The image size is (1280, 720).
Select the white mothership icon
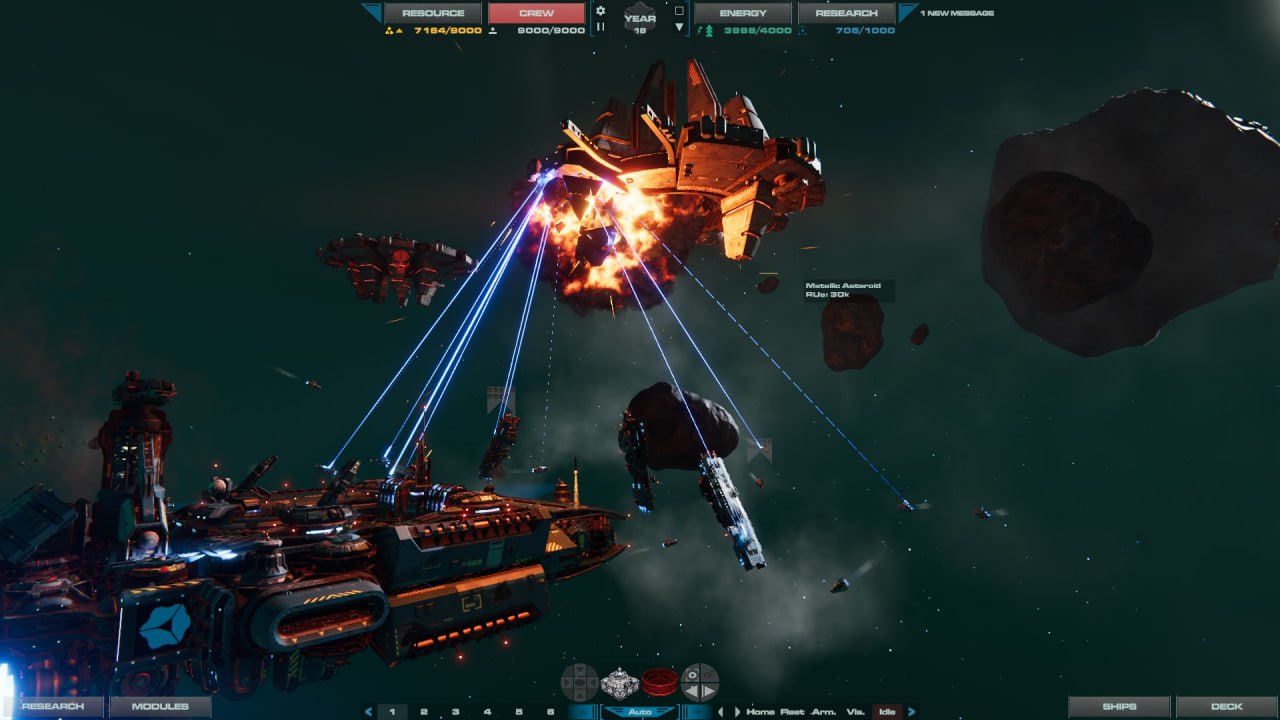point(619,682)
